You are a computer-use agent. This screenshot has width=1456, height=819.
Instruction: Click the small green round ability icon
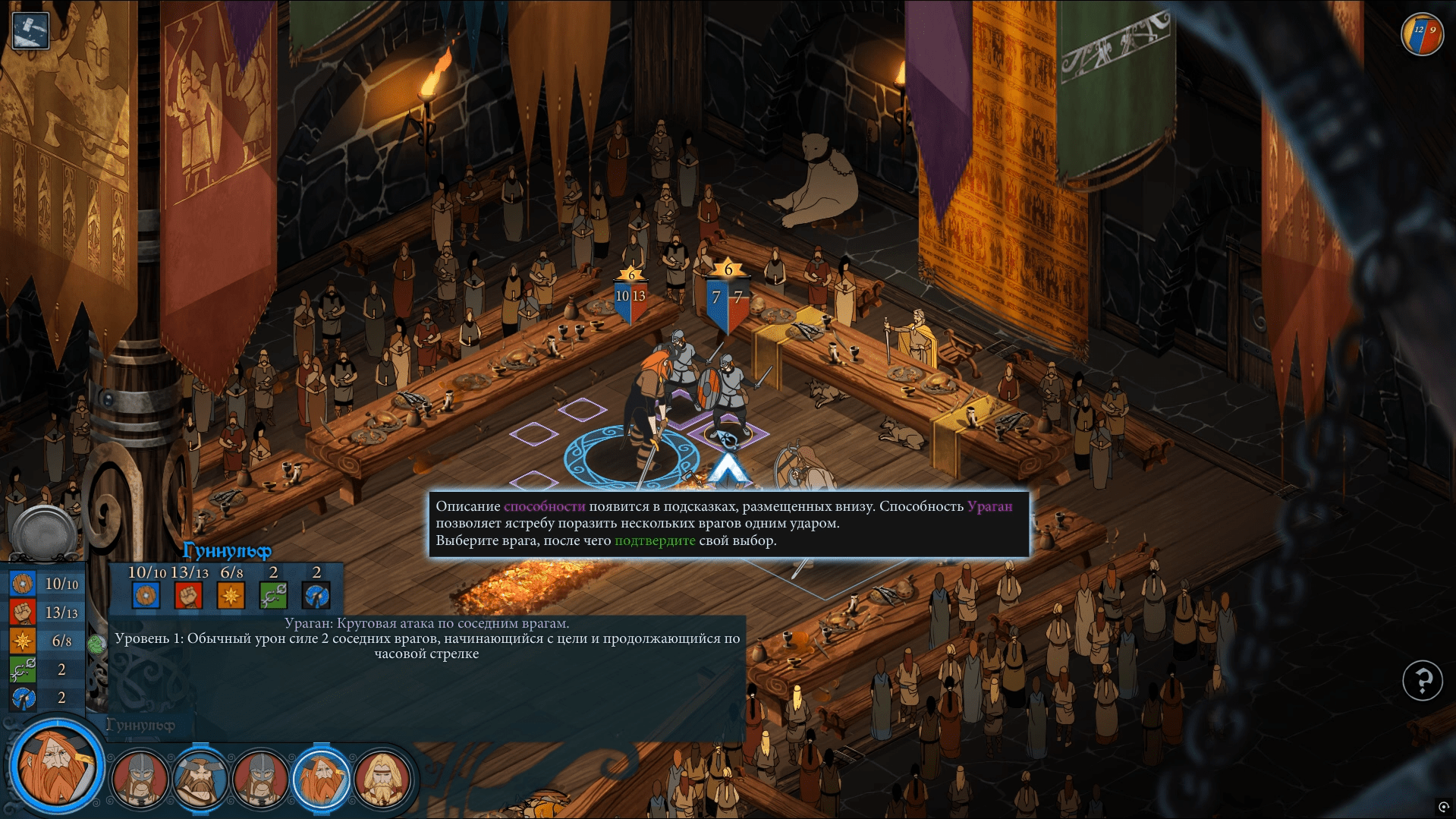click(x=96, y=645)
